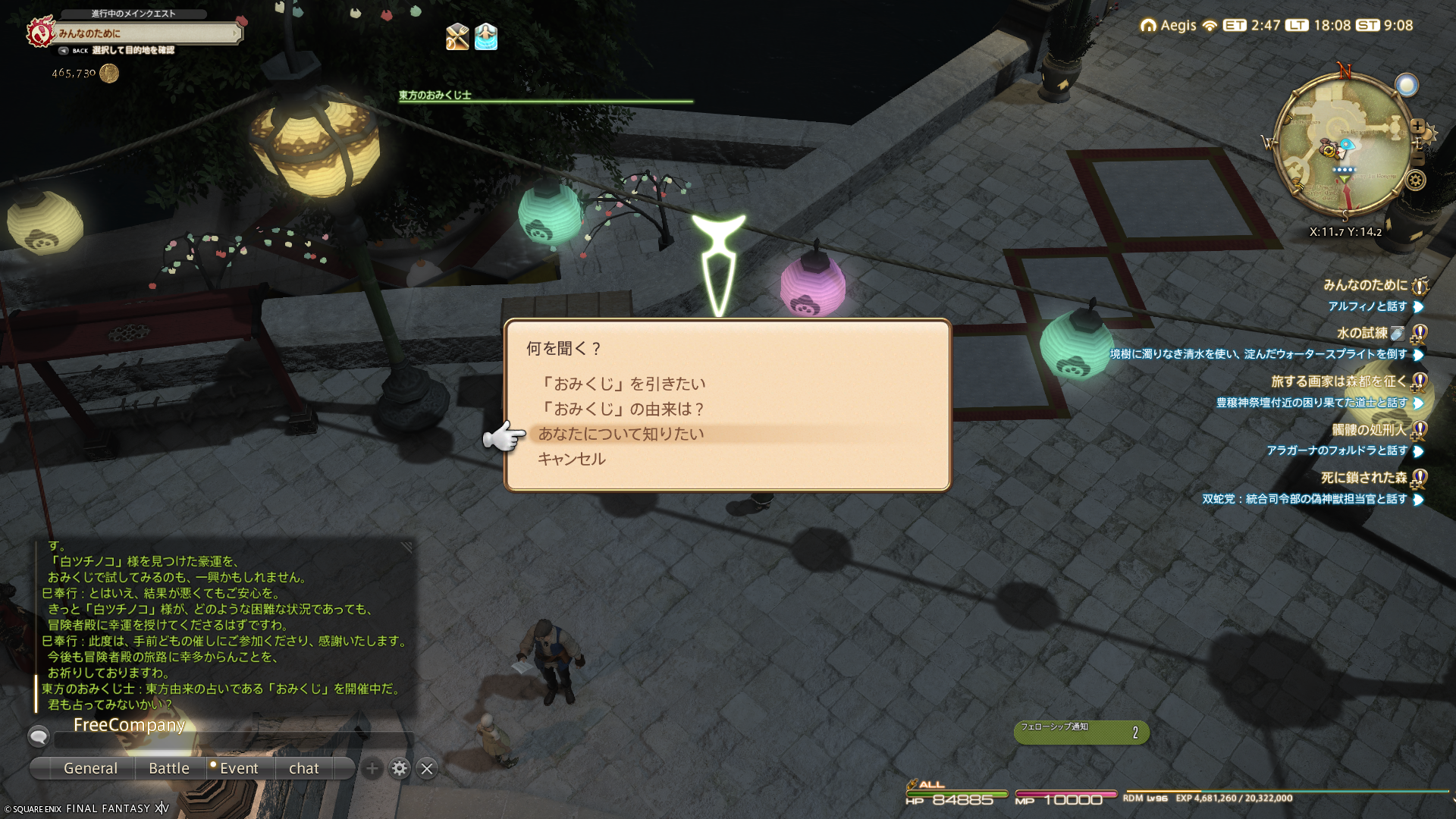Zoom in the minimap

pyautogui.click(x=1417, y=127)
